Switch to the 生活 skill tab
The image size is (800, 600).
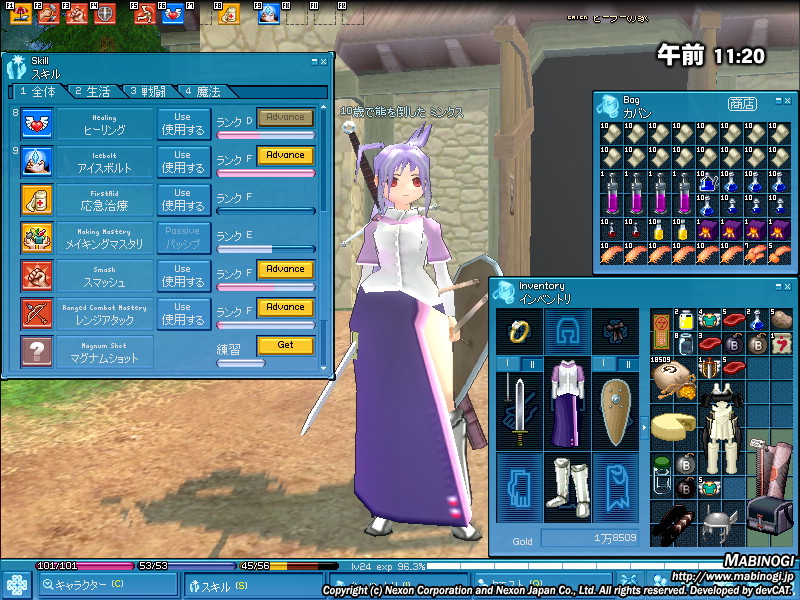92,91
